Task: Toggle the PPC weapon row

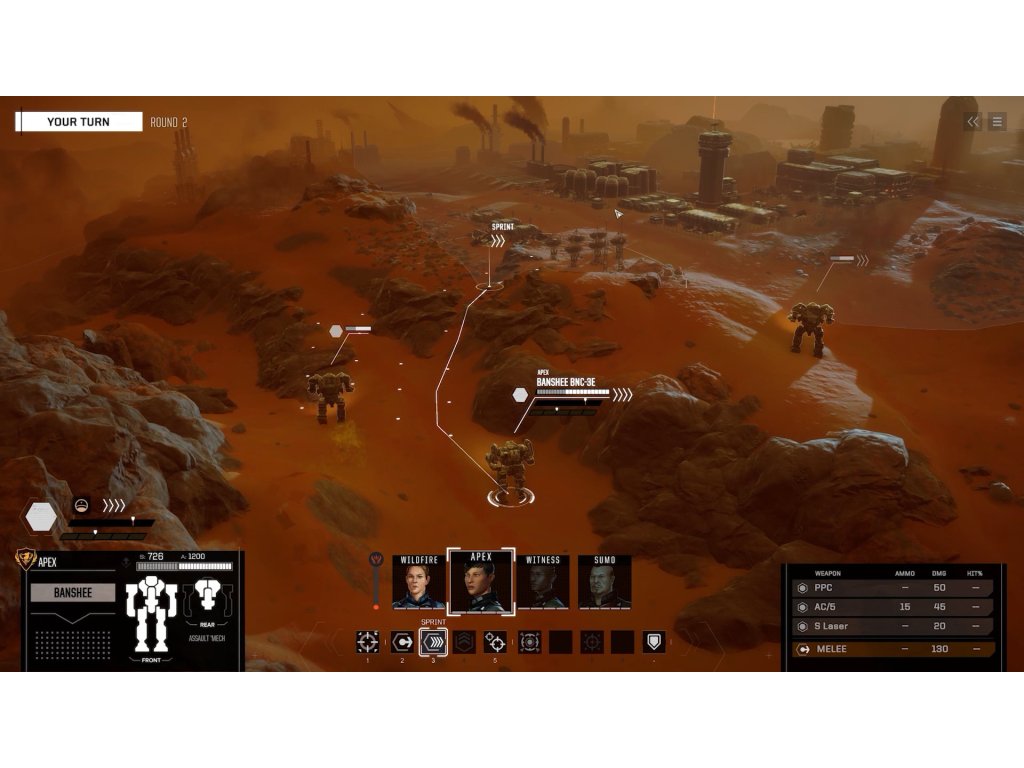Action: tap(892, 588)
